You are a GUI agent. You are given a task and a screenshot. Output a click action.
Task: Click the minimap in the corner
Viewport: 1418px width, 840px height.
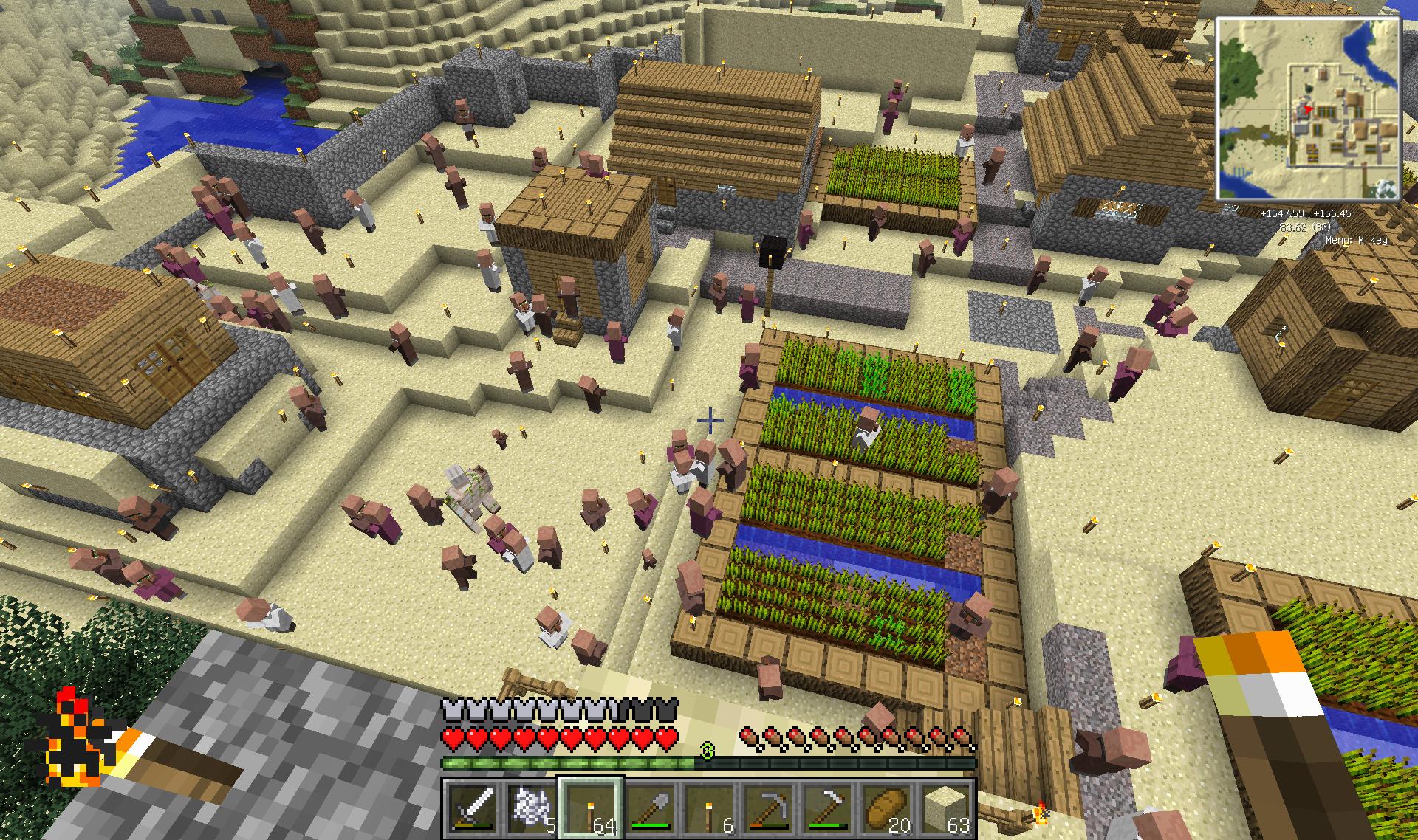(1308, 109)
